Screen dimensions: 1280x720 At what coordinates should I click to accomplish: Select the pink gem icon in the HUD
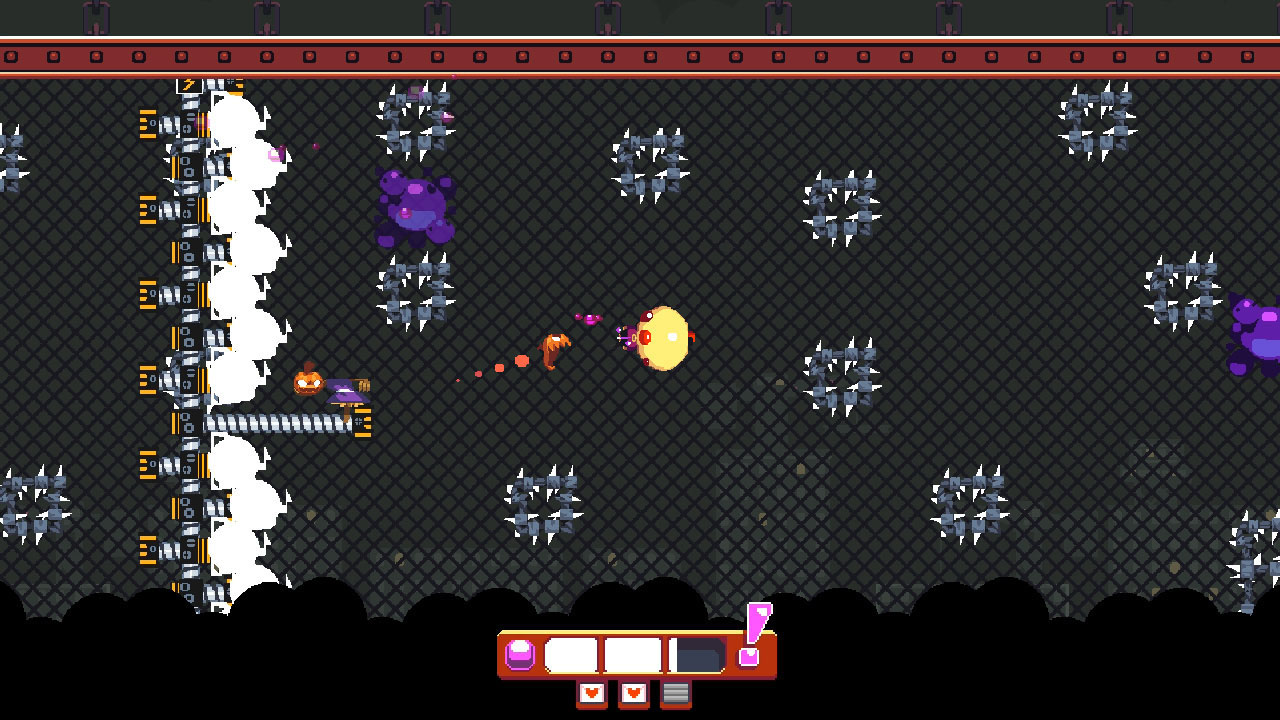(518, 654)
